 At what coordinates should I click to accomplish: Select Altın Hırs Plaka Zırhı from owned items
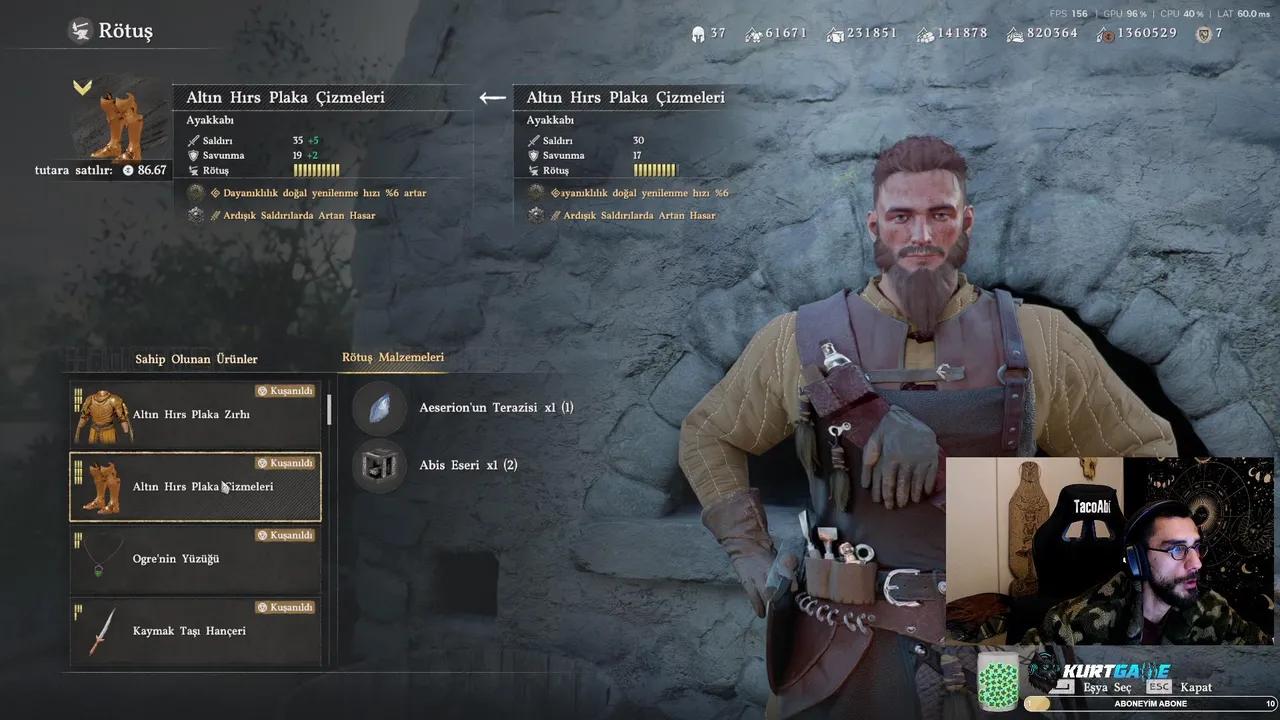(195, 414)
